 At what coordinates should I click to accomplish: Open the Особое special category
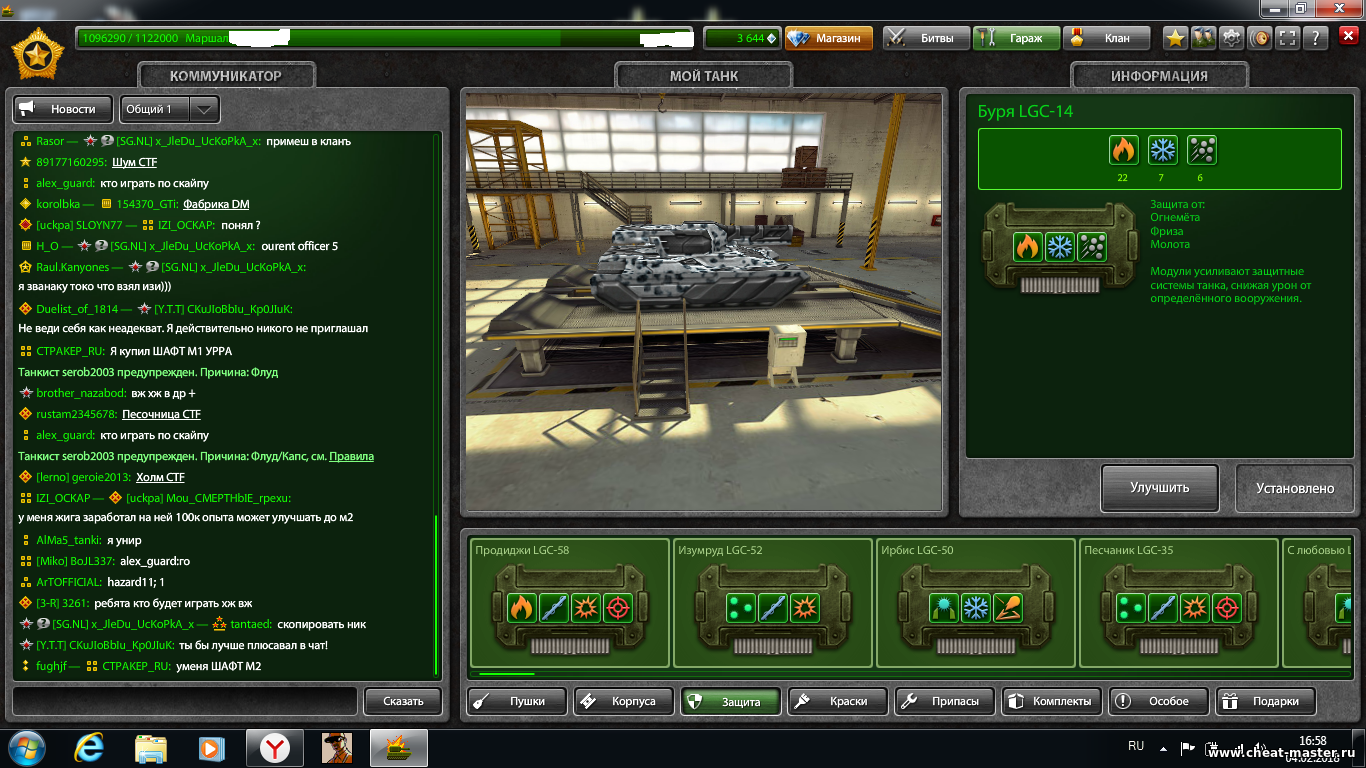[1158, 701]
